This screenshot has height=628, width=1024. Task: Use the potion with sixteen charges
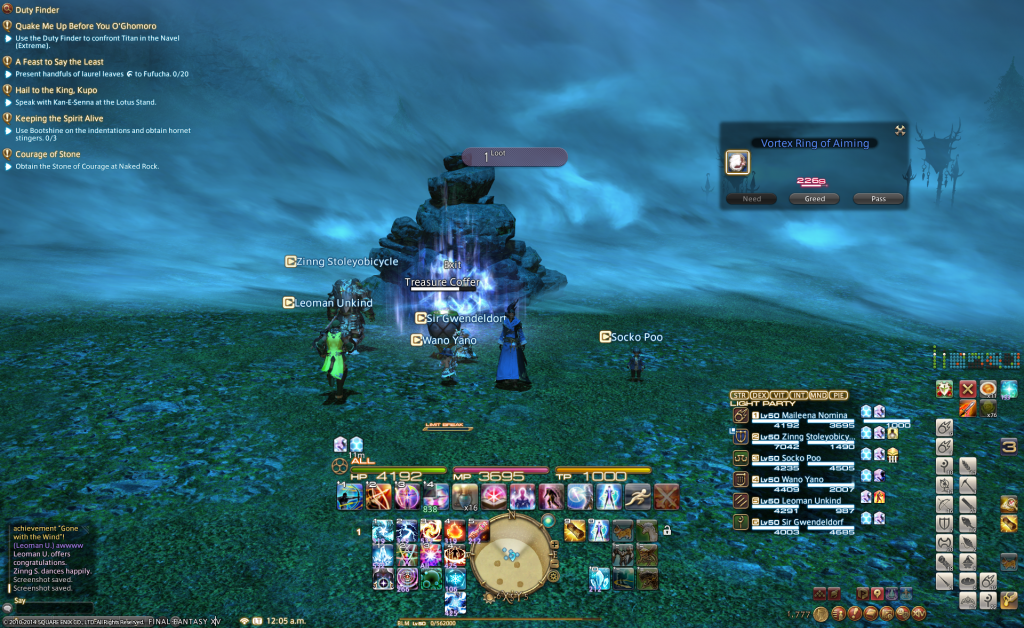pos(464,496)
